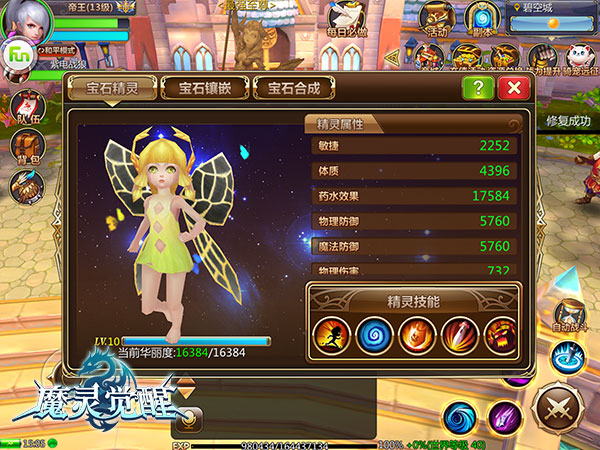Open help with the green question mark
The height and width of the screenshot is (450, 600).
[478, 88]
